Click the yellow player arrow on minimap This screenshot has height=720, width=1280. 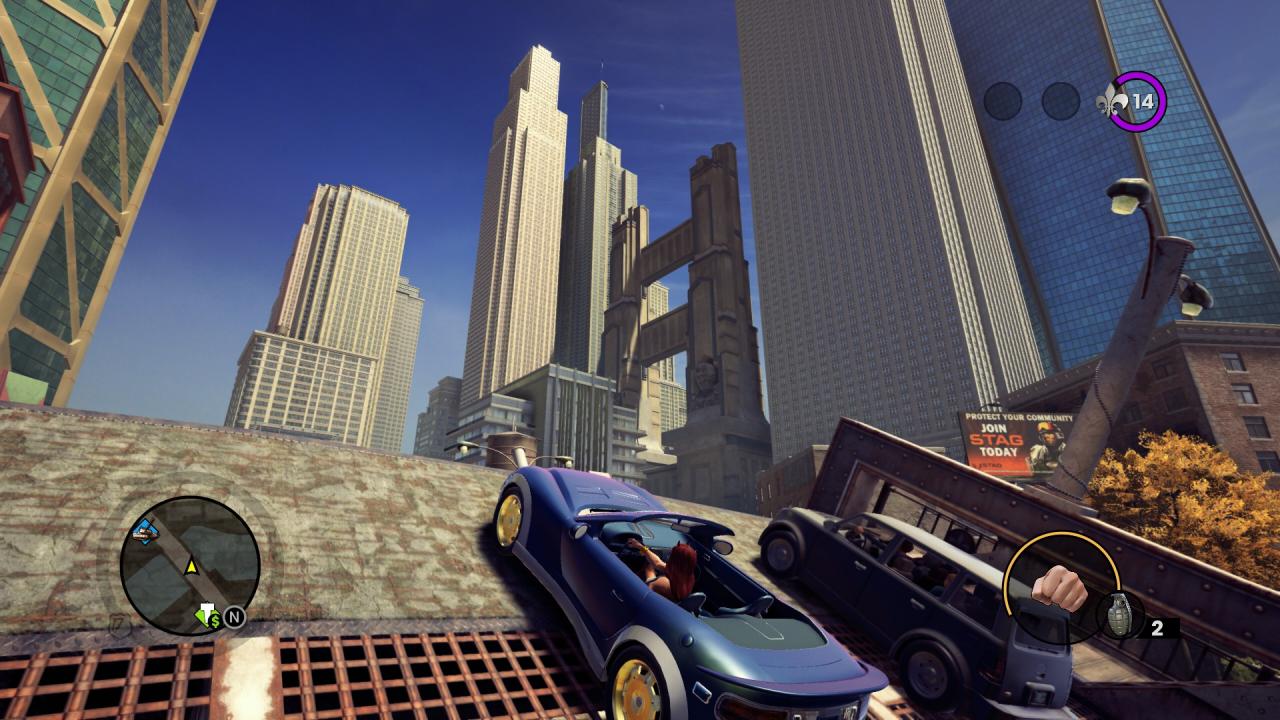point(191,567)
